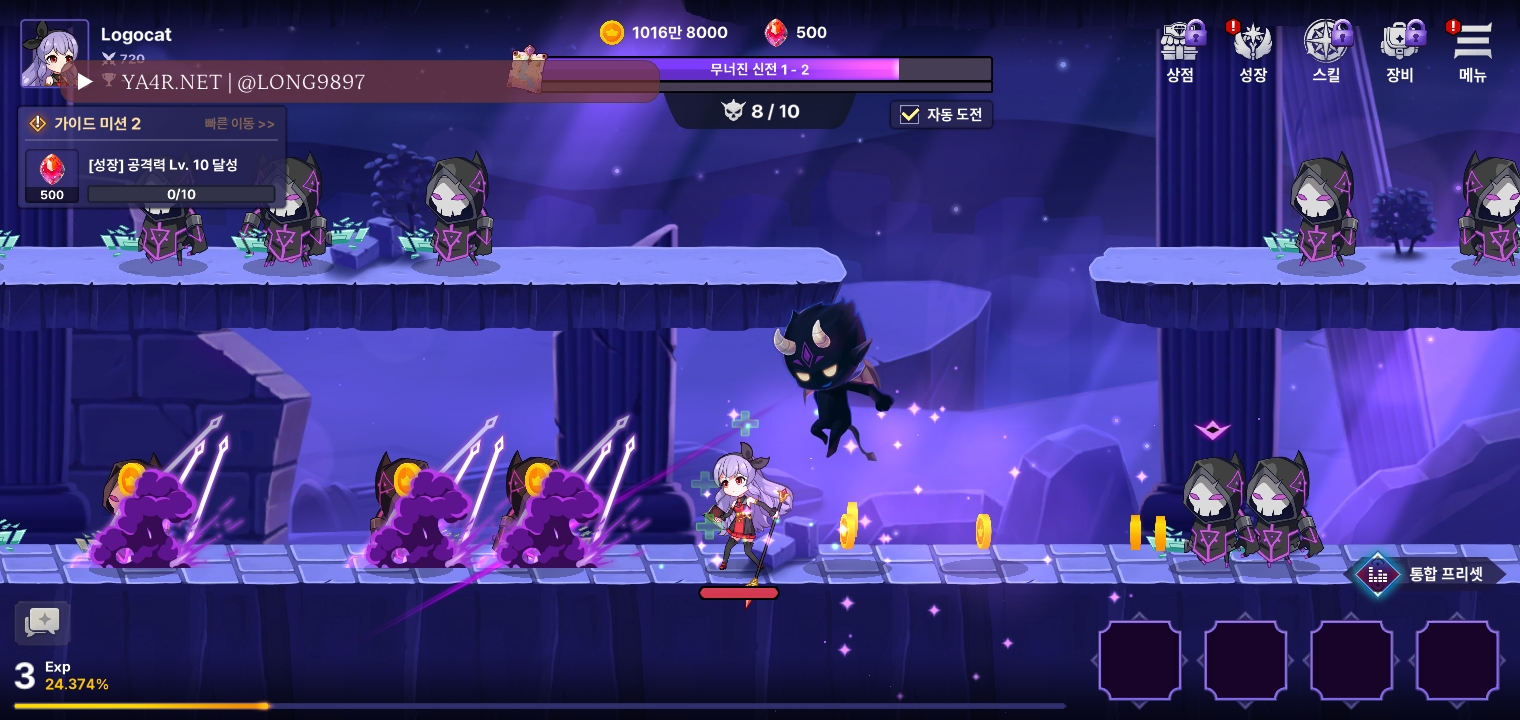Screen dimensions: 1520x720
Task: Click the play arrow on YA4R.NET overlay
Action: click(85, 81)
